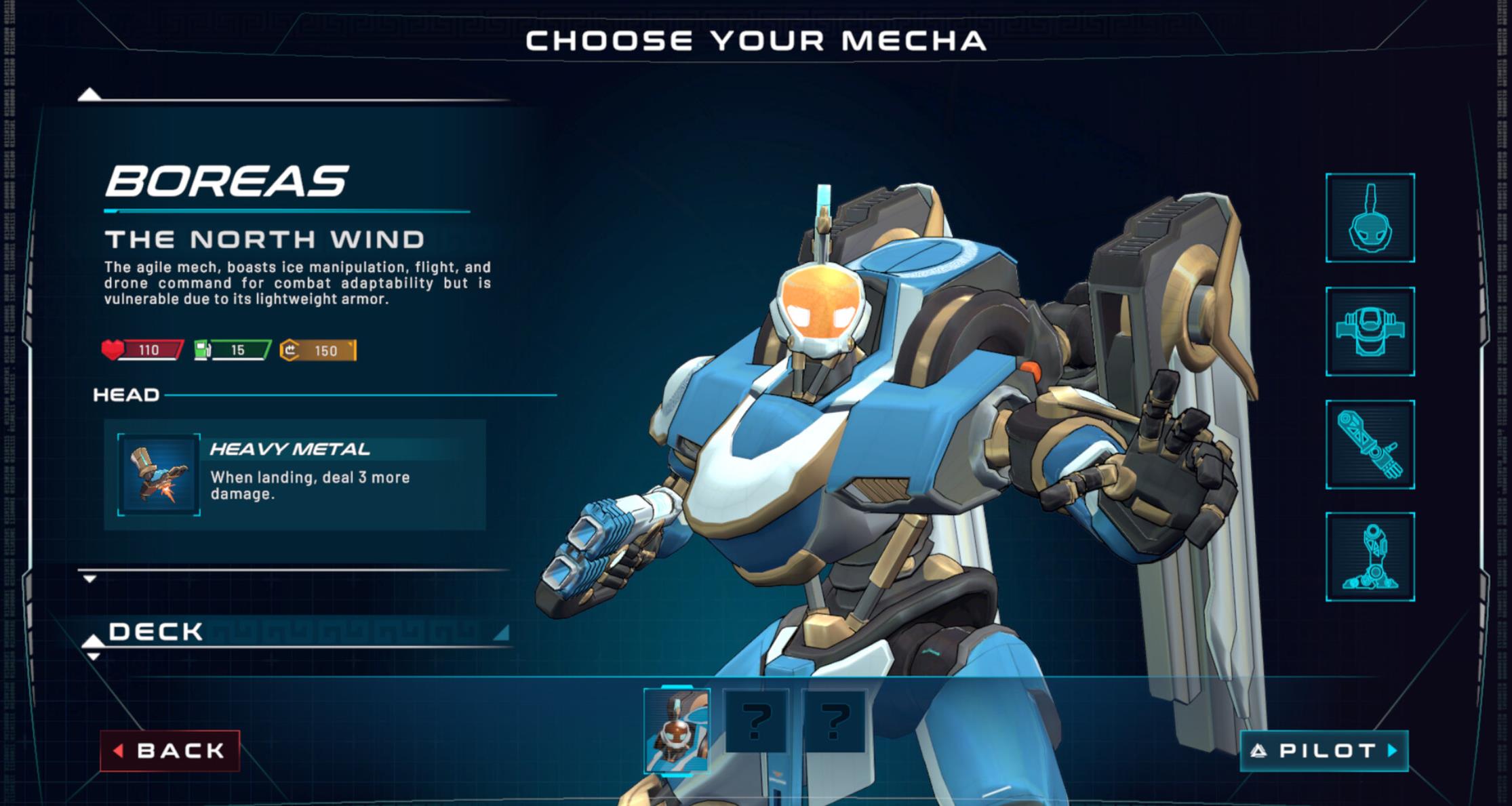This screenshot has width=1512, height=806.
Task: Select the mech head part icon
Action: (1370, 218)
